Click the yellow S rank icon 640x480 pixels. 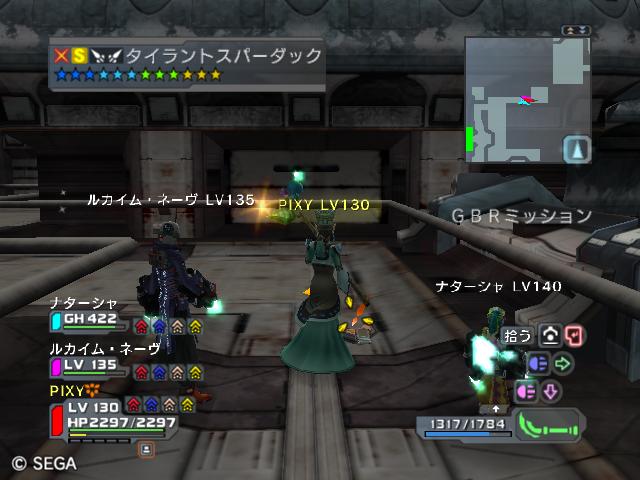coord(80,56)
